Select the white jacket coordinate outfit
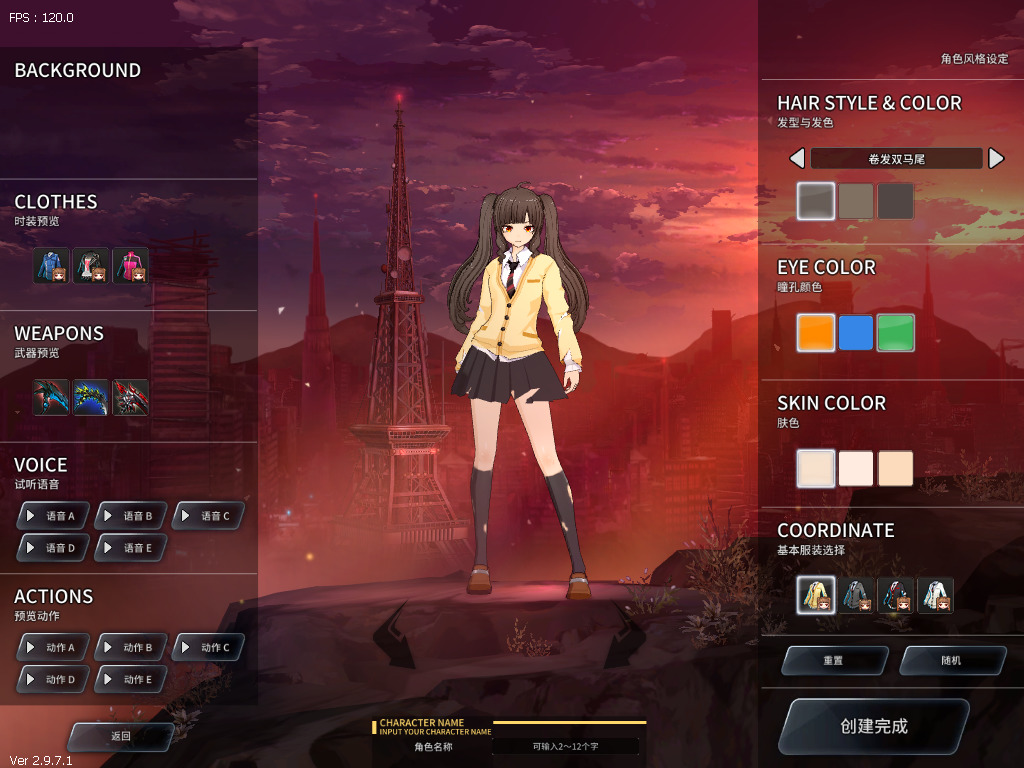This screenshot has height=768, width=1024. [936, 596]
